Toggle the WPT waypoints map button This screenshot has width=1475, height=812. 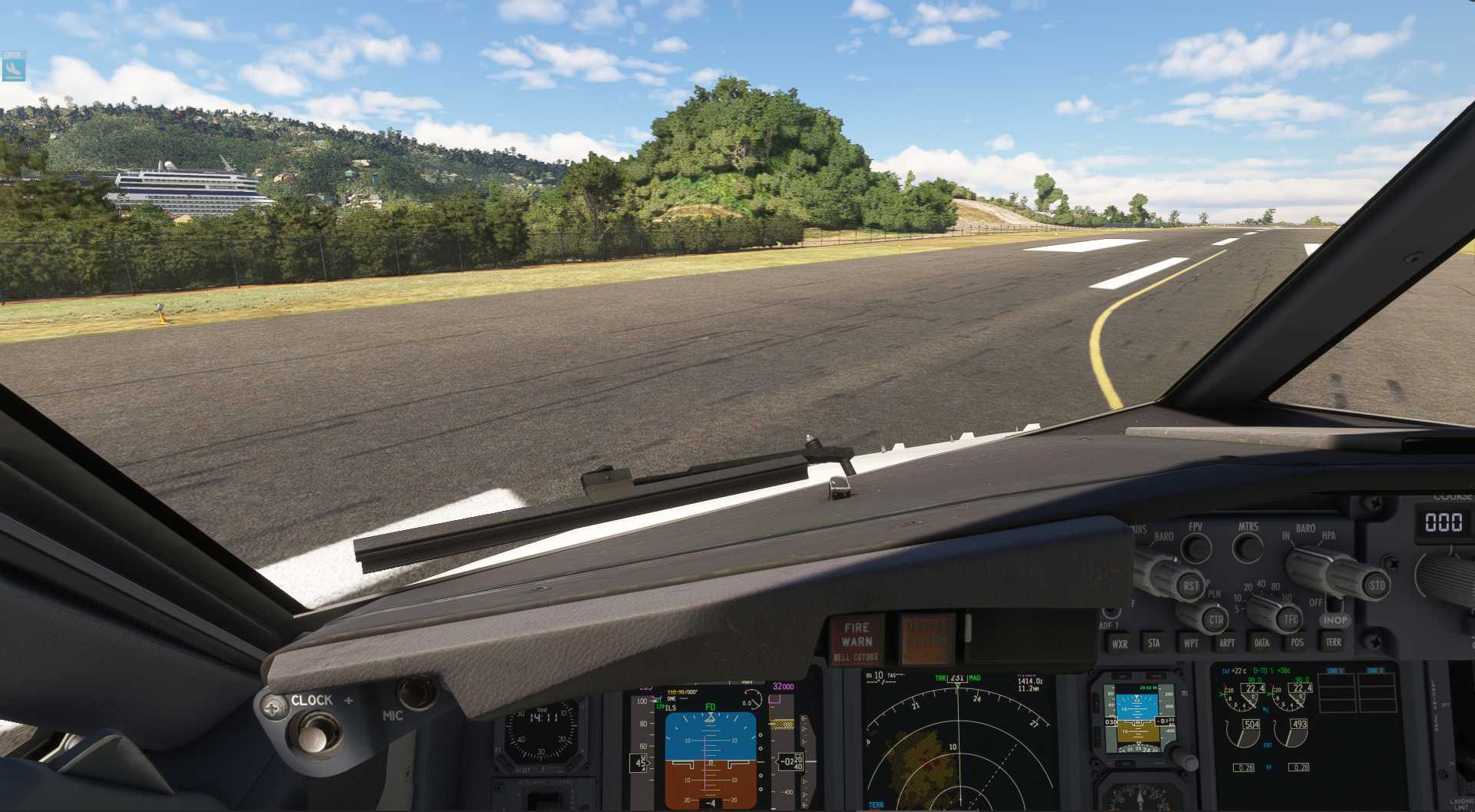1191,643
